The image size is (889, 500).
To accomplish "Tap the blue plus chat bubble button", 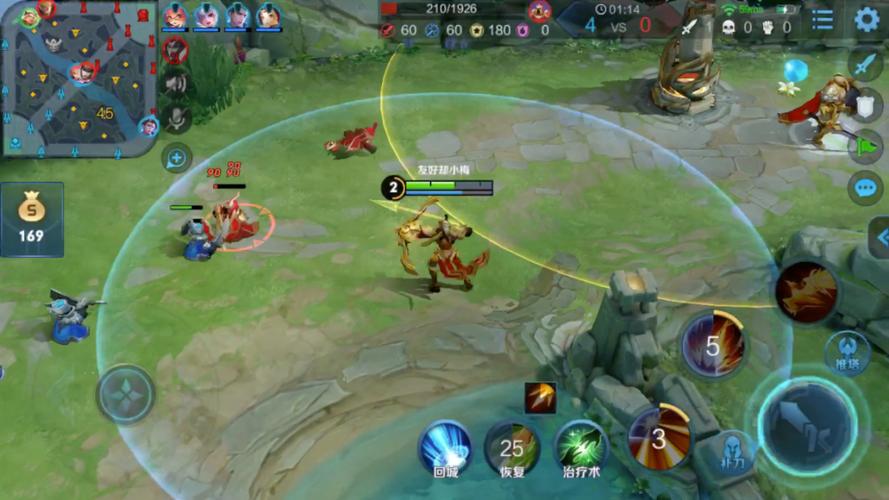I will pyautogui.click(x=177, y=157).
